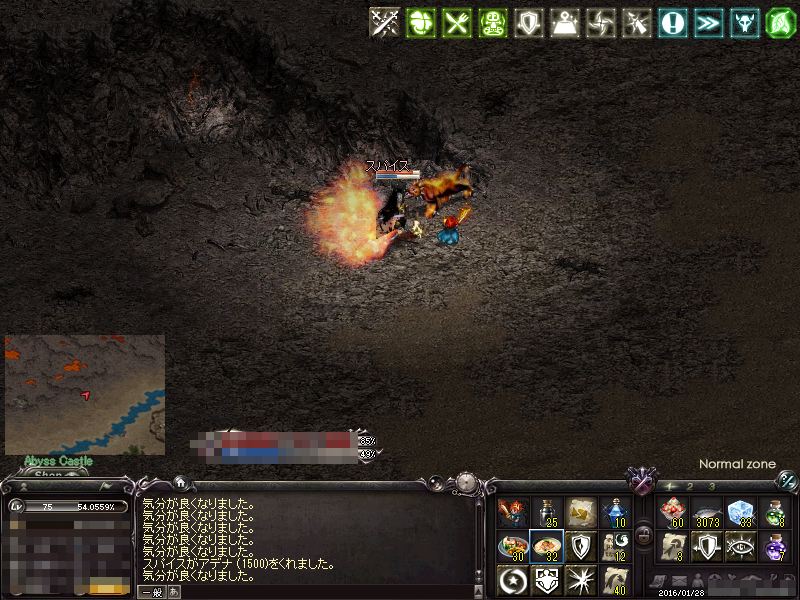Switch to hotbar page 2
800x600 pixels.
pyautogui.click(x=690, y=486)
